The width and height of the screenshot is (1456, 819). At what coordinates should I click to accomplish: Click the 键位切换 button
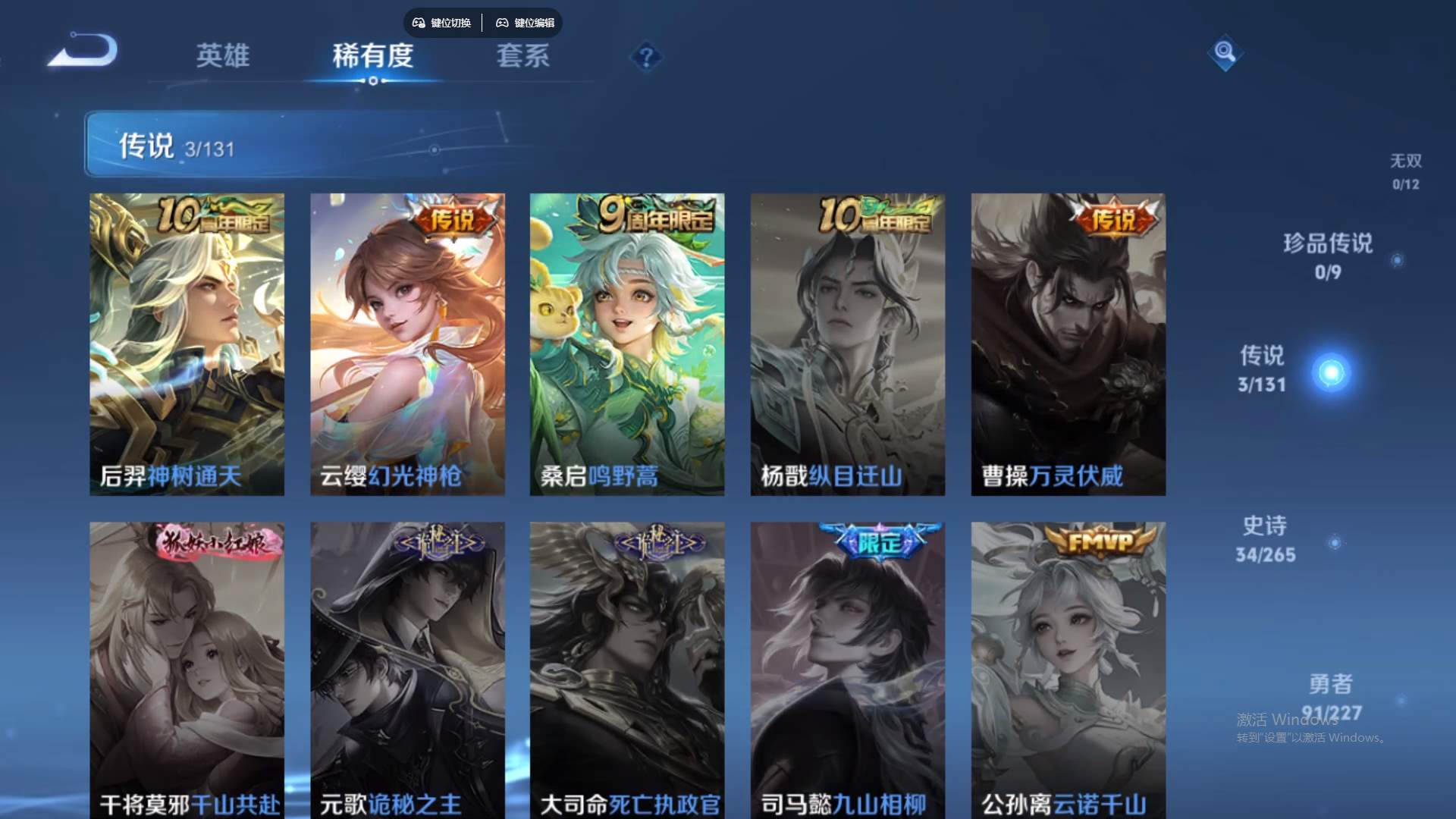450,23
